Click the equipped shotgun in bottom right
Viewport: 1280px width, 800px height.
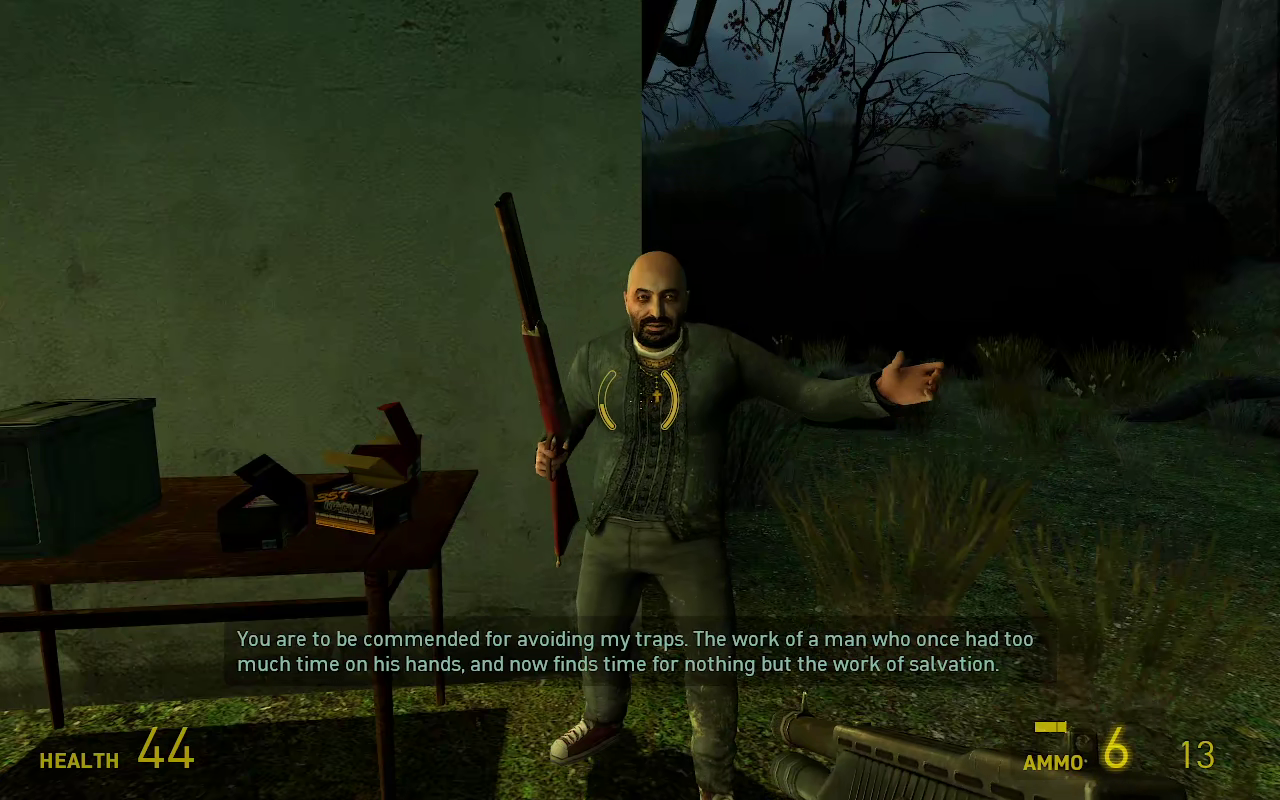click(920, 755)
